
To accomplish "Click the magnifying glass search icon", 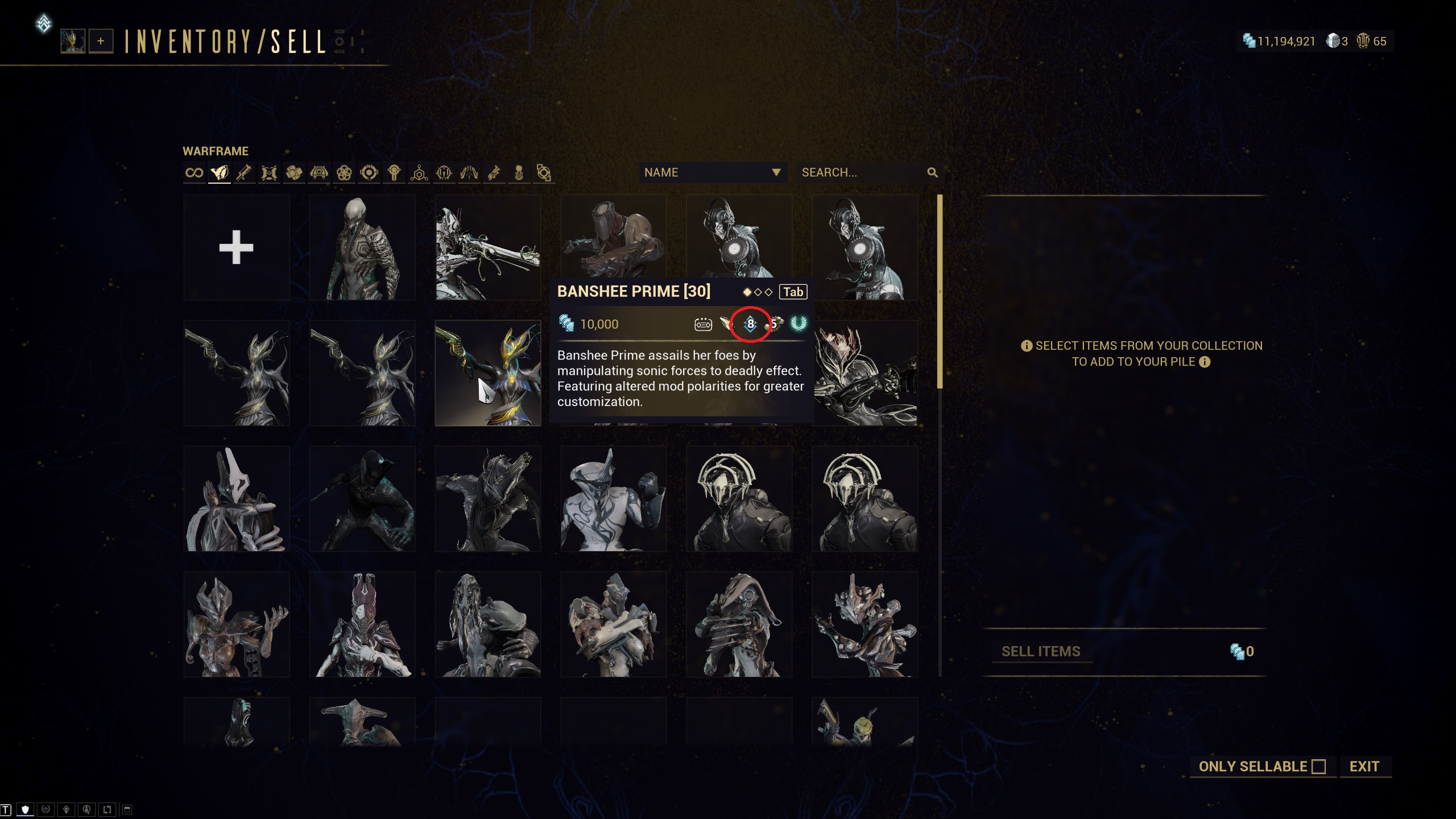I will click(x=932, y=172).
